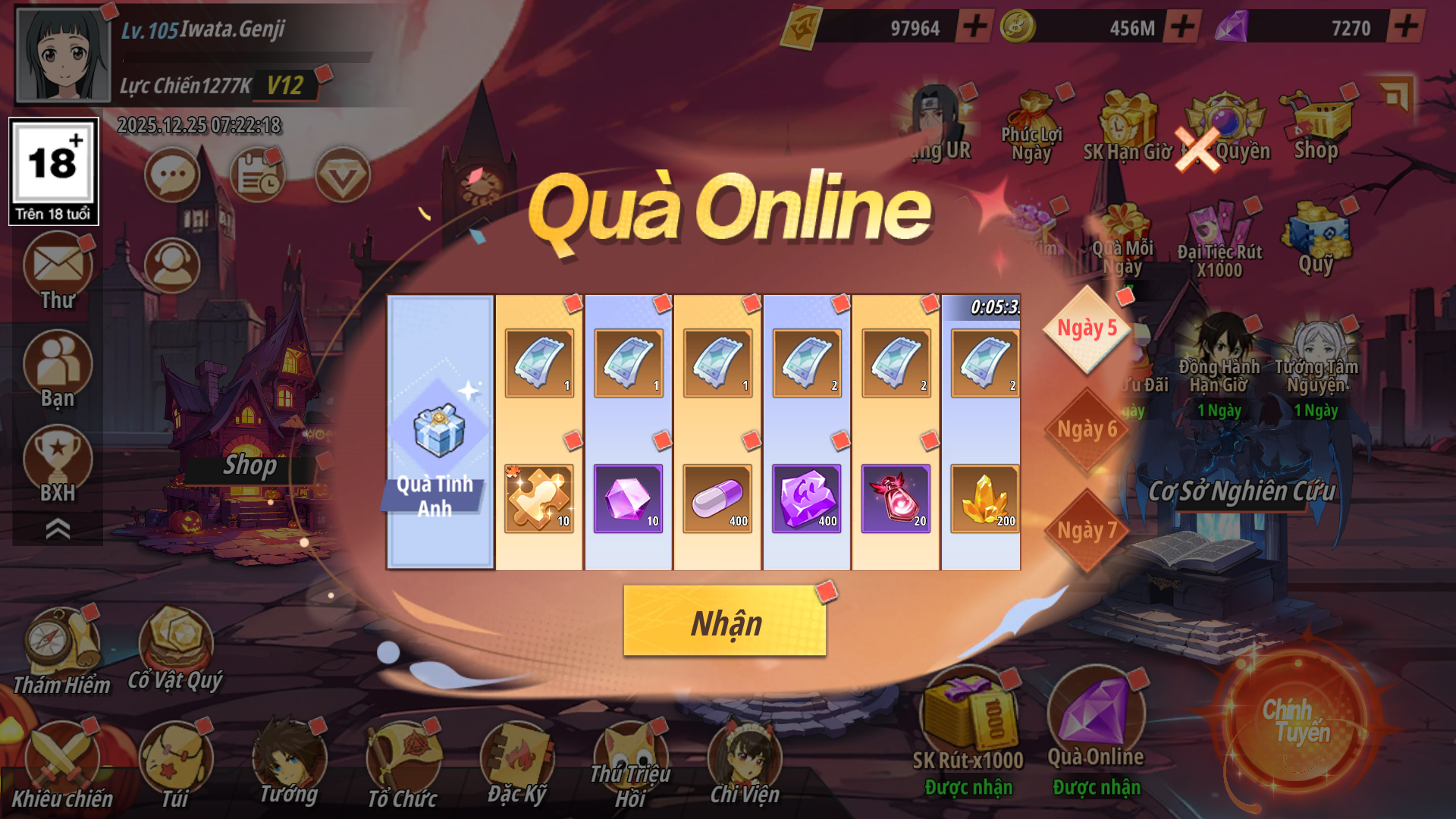Open the BXH leaderboard

58,463
